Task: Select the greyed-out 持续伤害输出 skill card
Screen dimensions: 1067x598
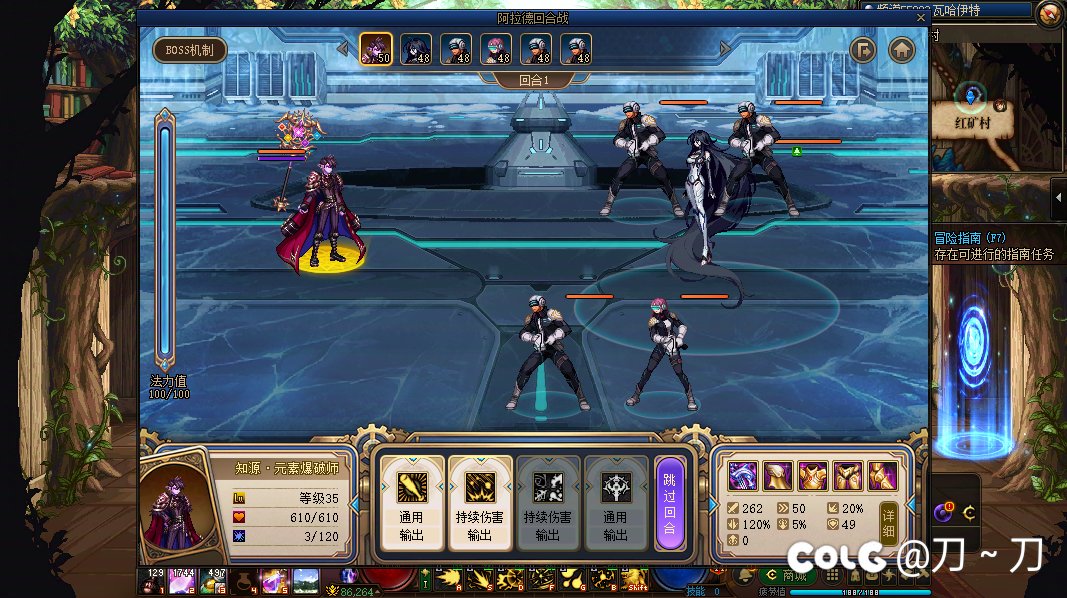Action: point(548,502)
